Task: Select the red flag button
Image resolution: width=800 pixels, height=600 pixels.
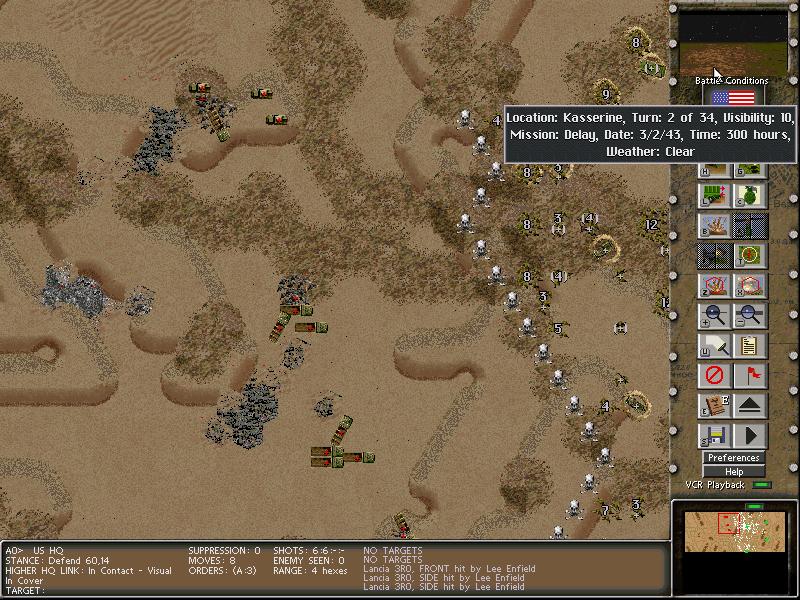Action: (x=750, y=376)
